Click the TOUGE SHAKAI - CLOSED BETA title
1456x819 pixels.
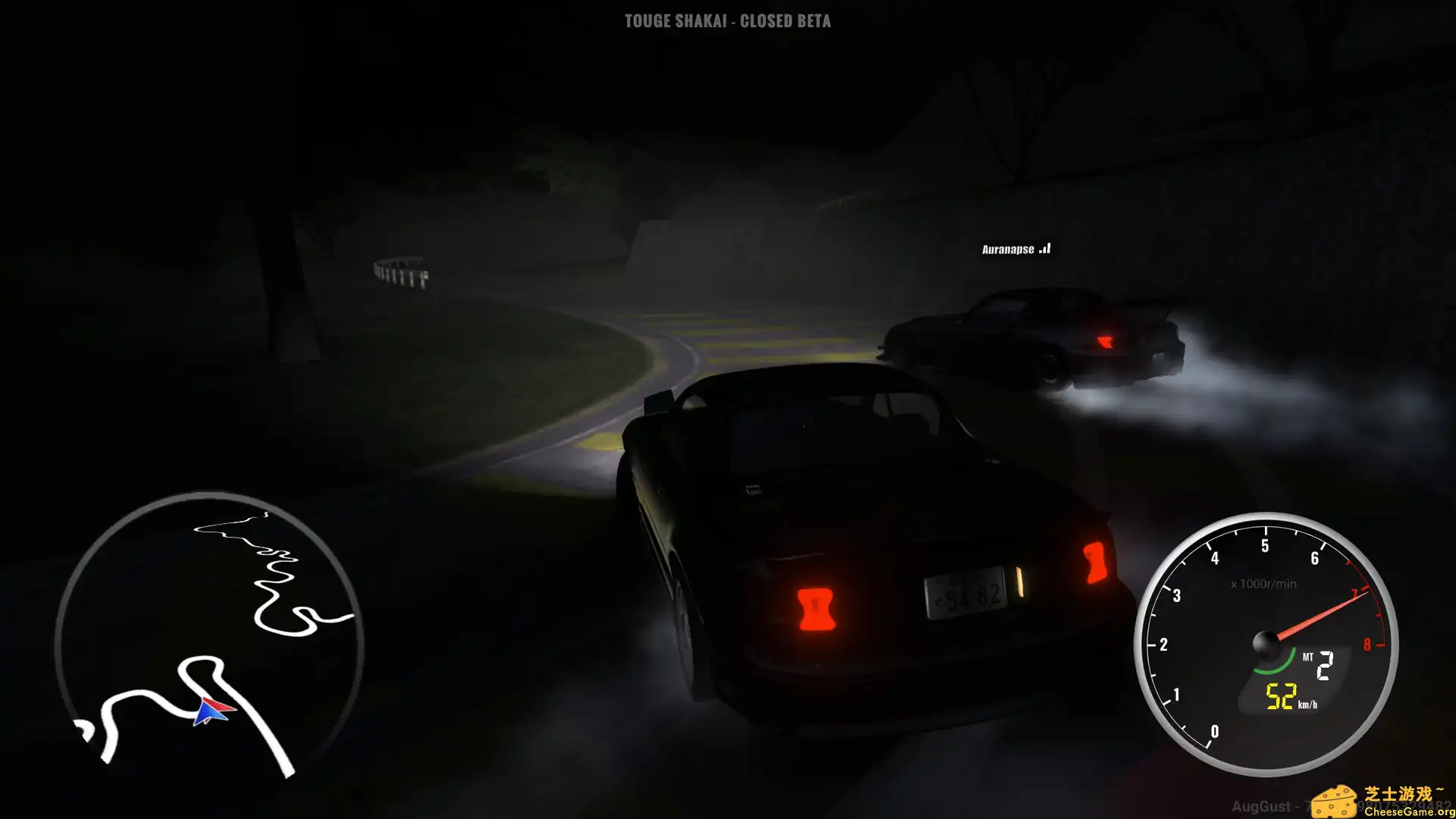coord(726,21)
